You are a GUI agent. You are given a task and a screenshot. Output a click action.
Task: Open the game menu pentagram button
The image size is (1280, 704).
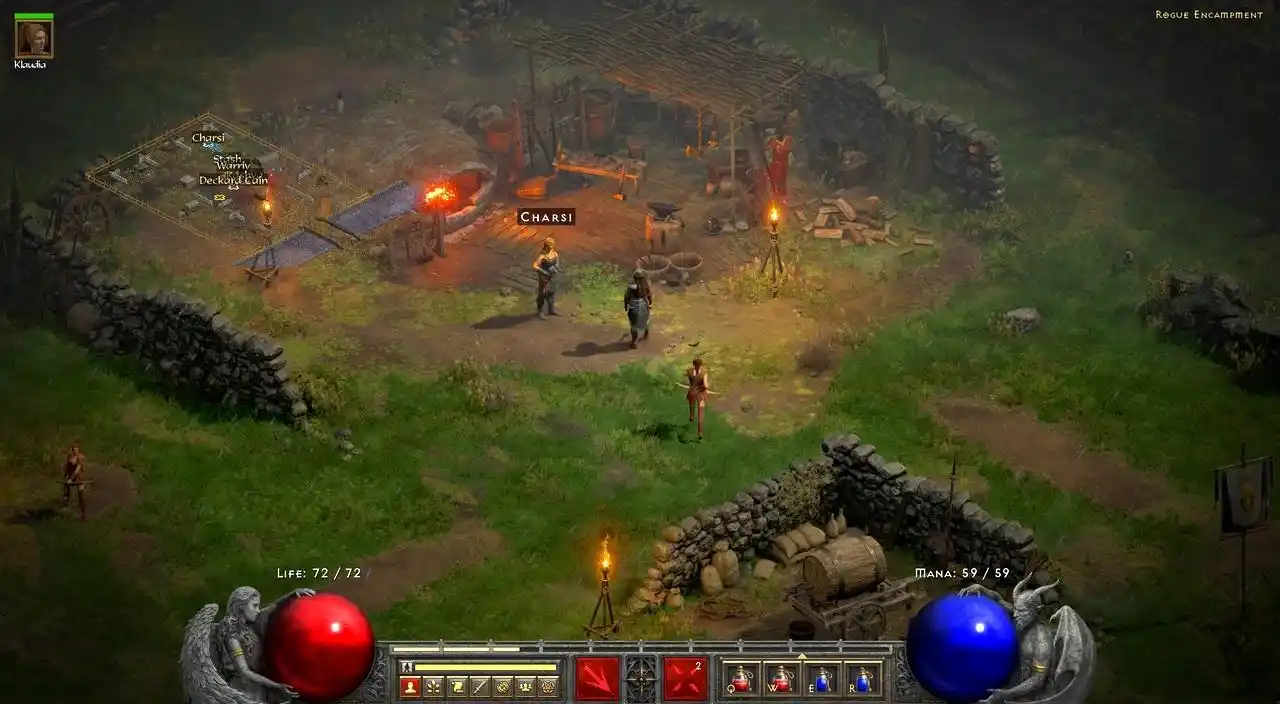click(x=548, y=686)
